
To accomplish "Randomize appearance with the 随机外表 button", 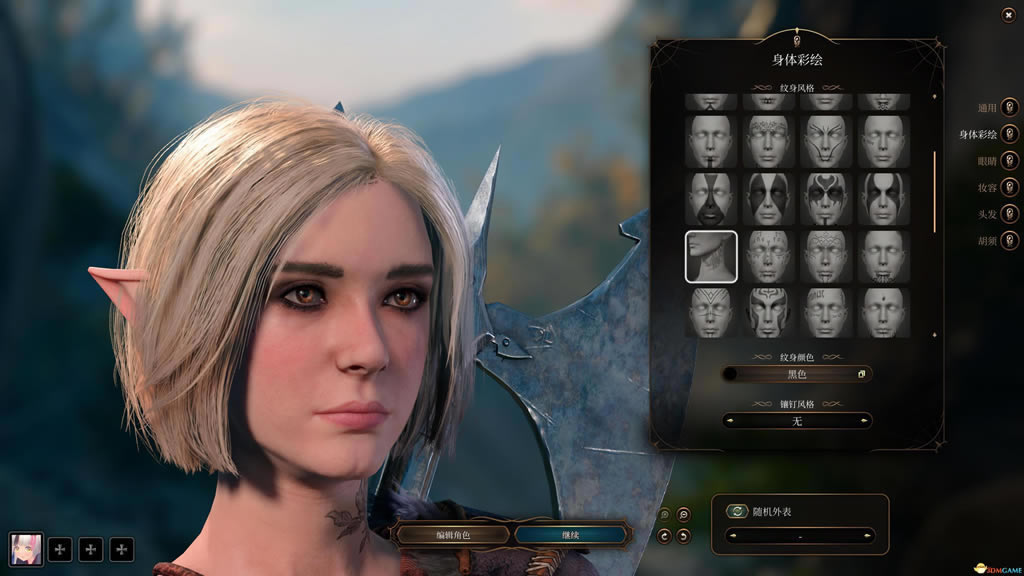I will click(x=737, y=511).
